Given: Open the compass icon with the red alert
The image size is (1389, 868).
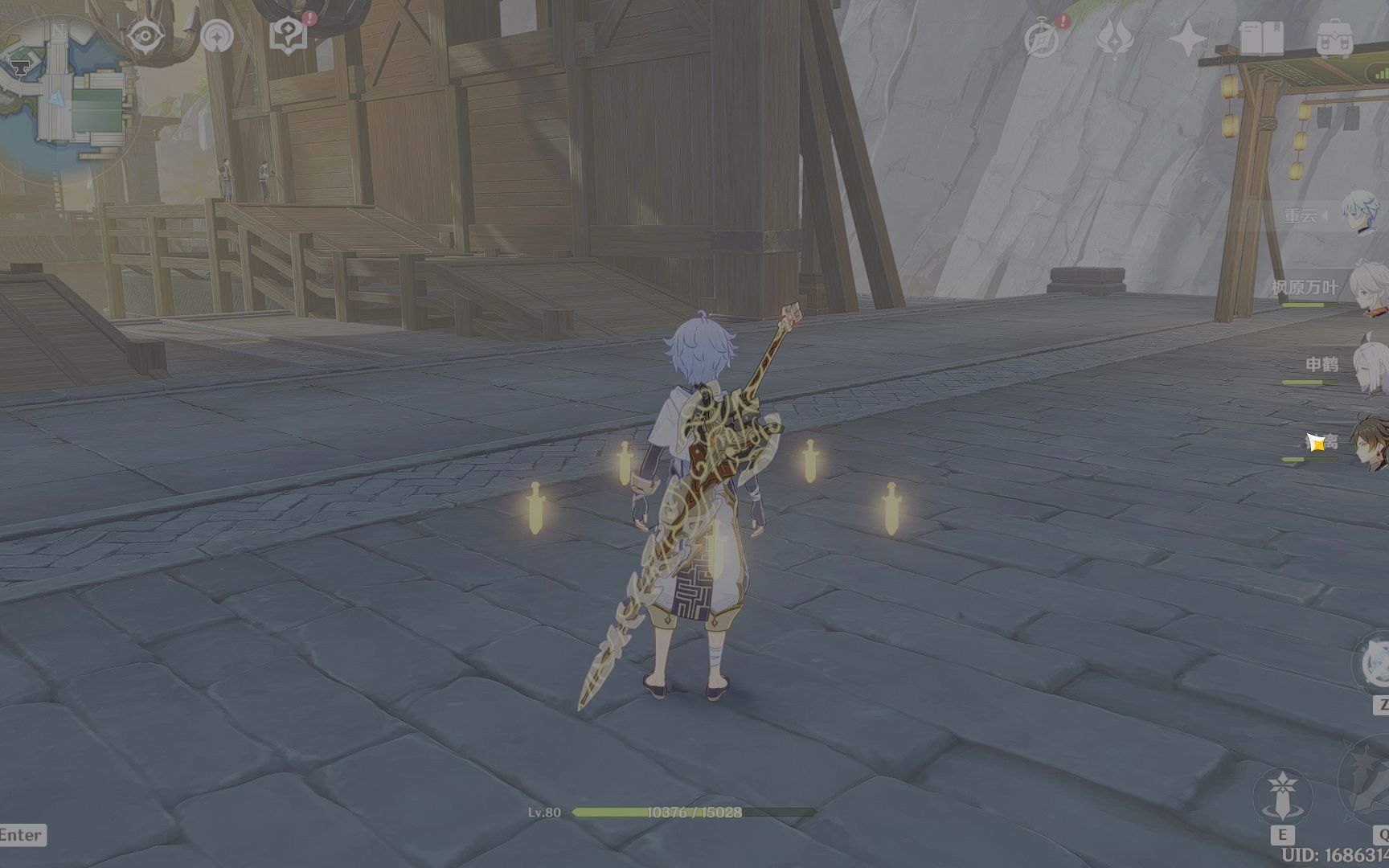Looking at the screenshot, I should pyautogui.click(x=1043, y=38).
